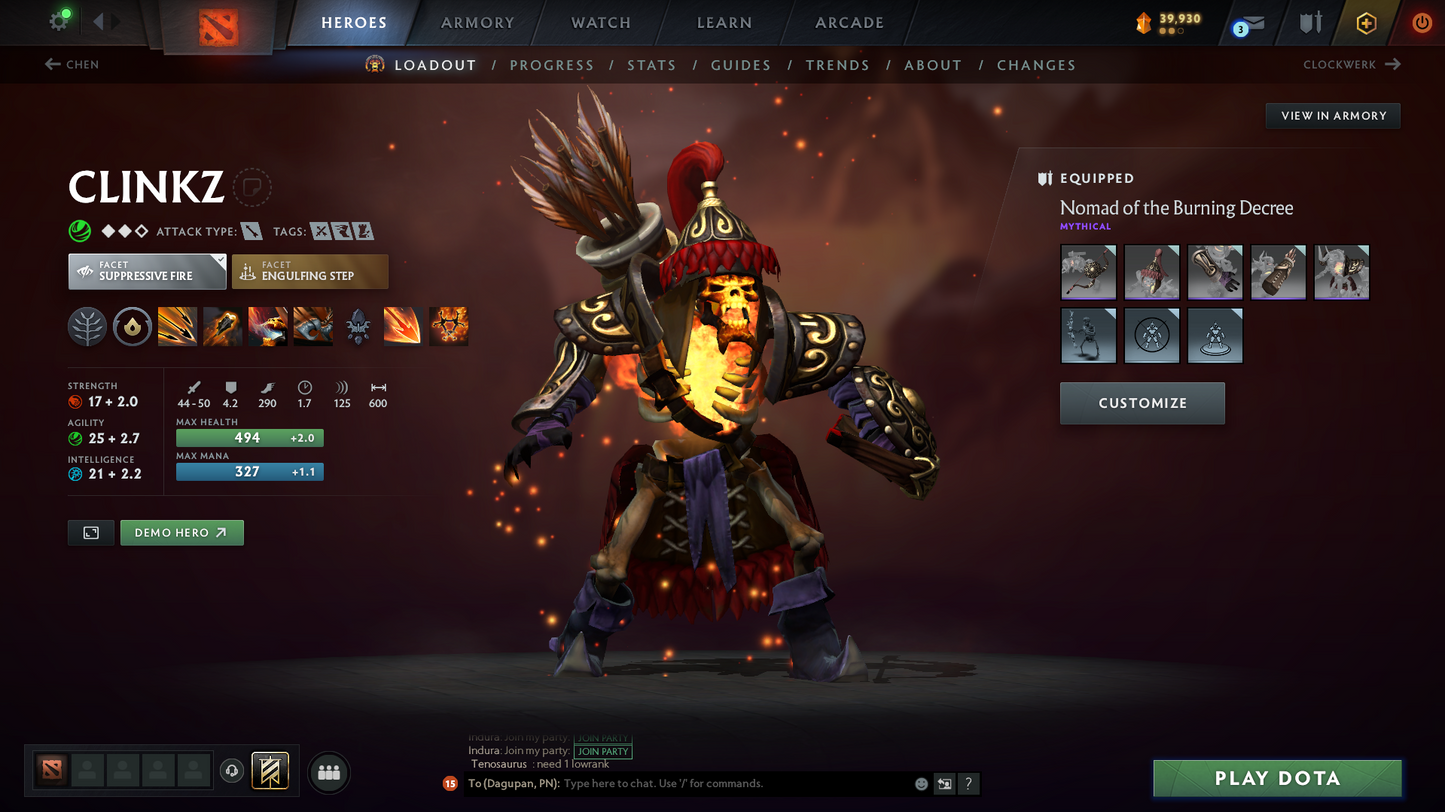Join Indura's party from chat
Viewport: 1445px width, 812px height.
(x=603, y=751)
